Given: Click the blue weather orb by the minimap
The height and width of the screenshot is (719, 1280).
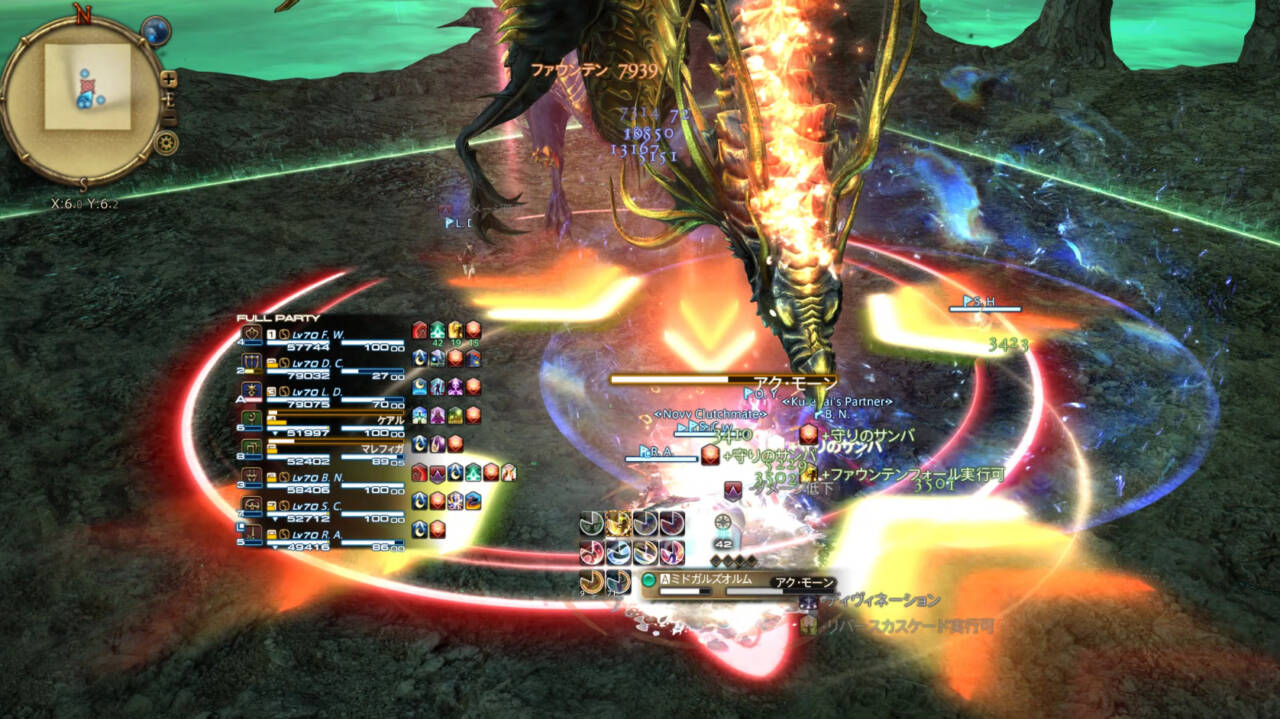Looking at the screenshot, I should coord(155,32).
